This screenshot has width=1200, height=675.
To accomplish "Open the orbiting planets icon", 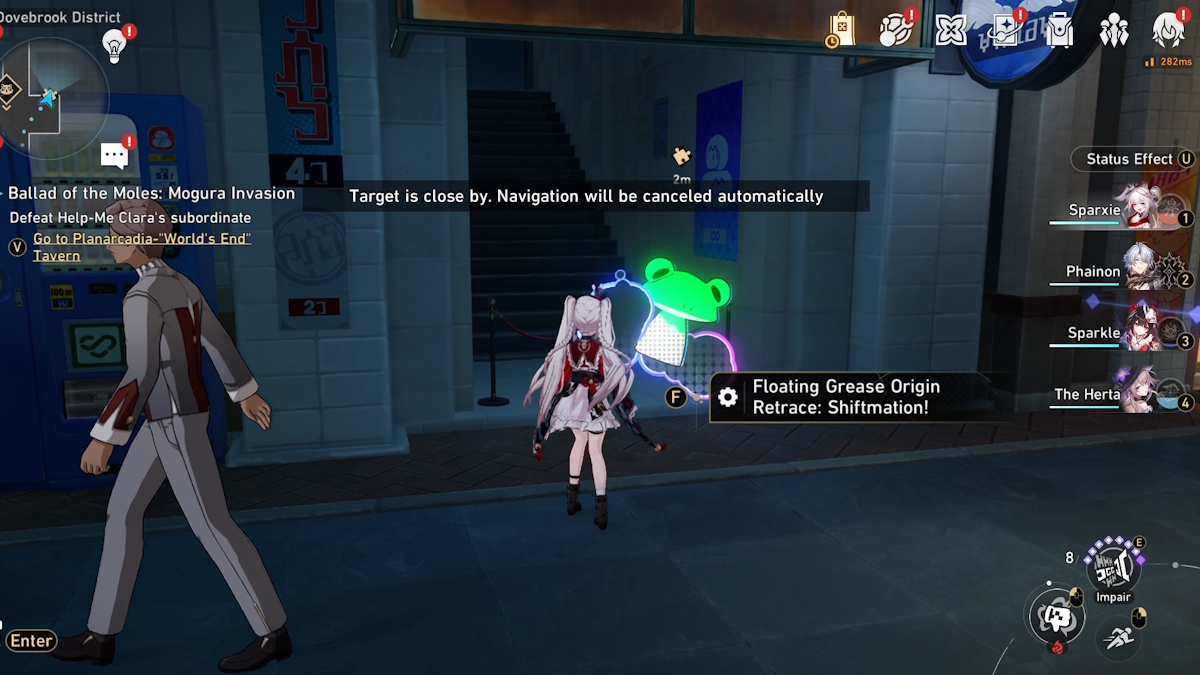I will pyautogui.click(x=896, y=30).
